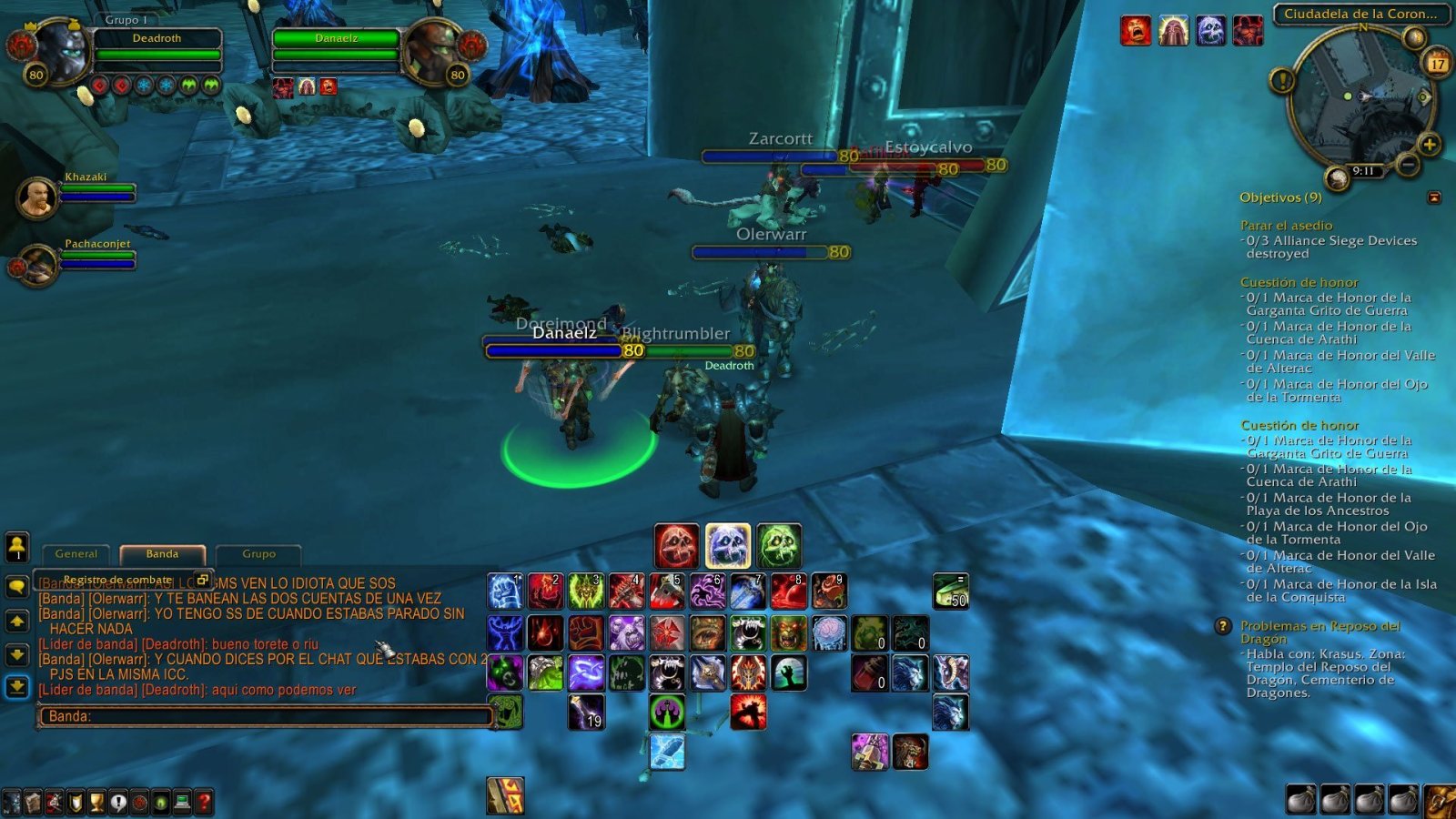
Task: Toggle the chat menu bubble icon
Action: pyautogui.click(x=18, y=584)
